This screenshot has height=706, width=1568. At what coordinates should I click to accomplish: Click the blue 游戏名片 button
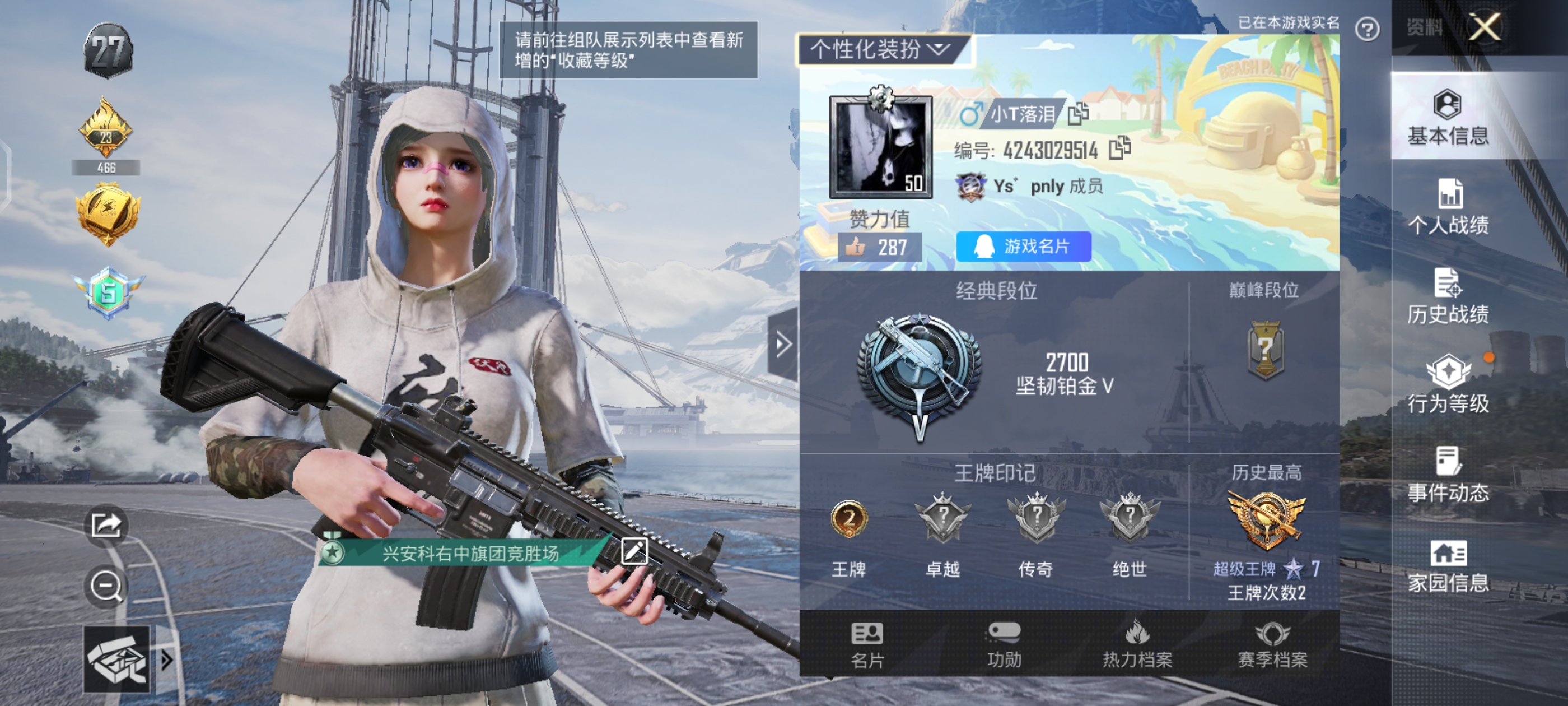coord(1023,247)
